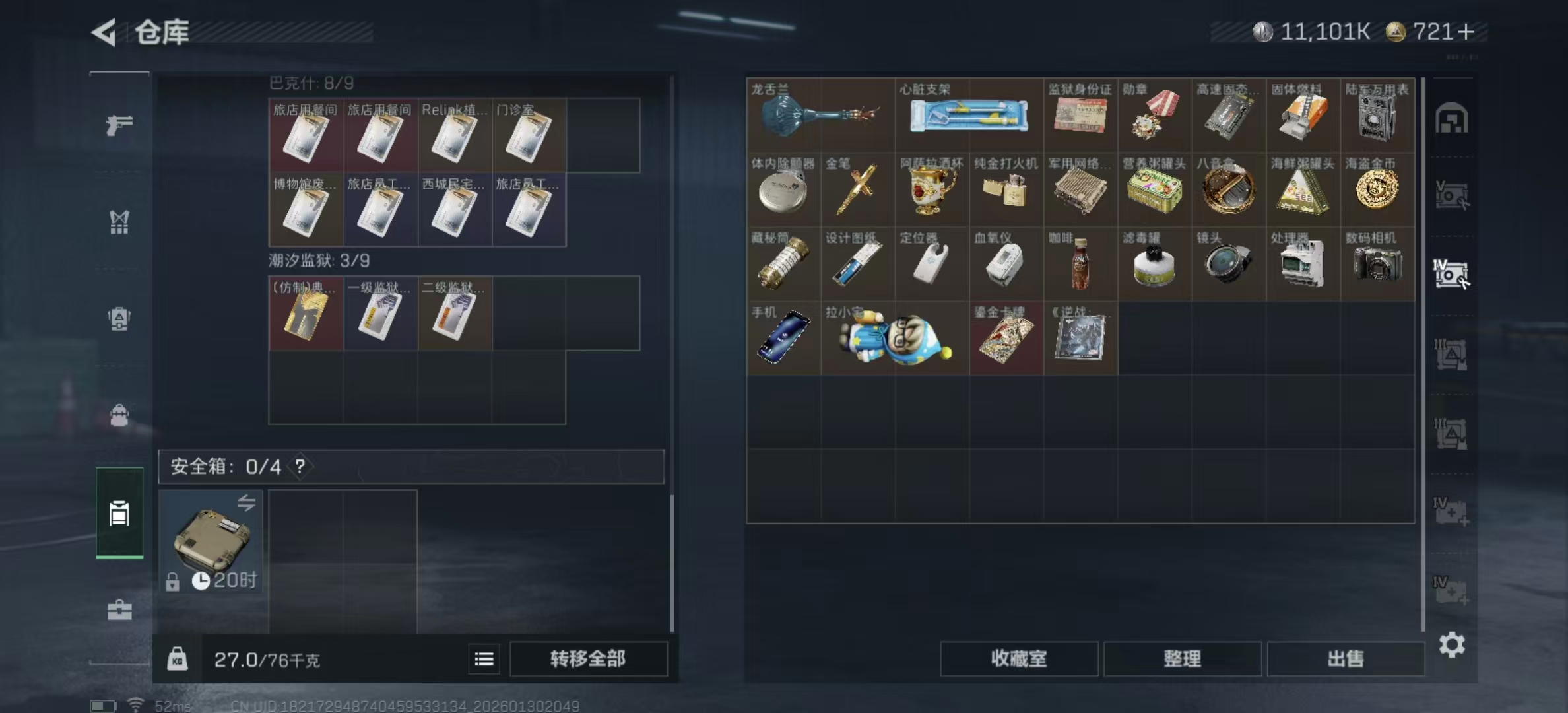This screenshot has height=713, width=1568.
Task: Select the pistol weapons category icon
Action: click(119, 123)
